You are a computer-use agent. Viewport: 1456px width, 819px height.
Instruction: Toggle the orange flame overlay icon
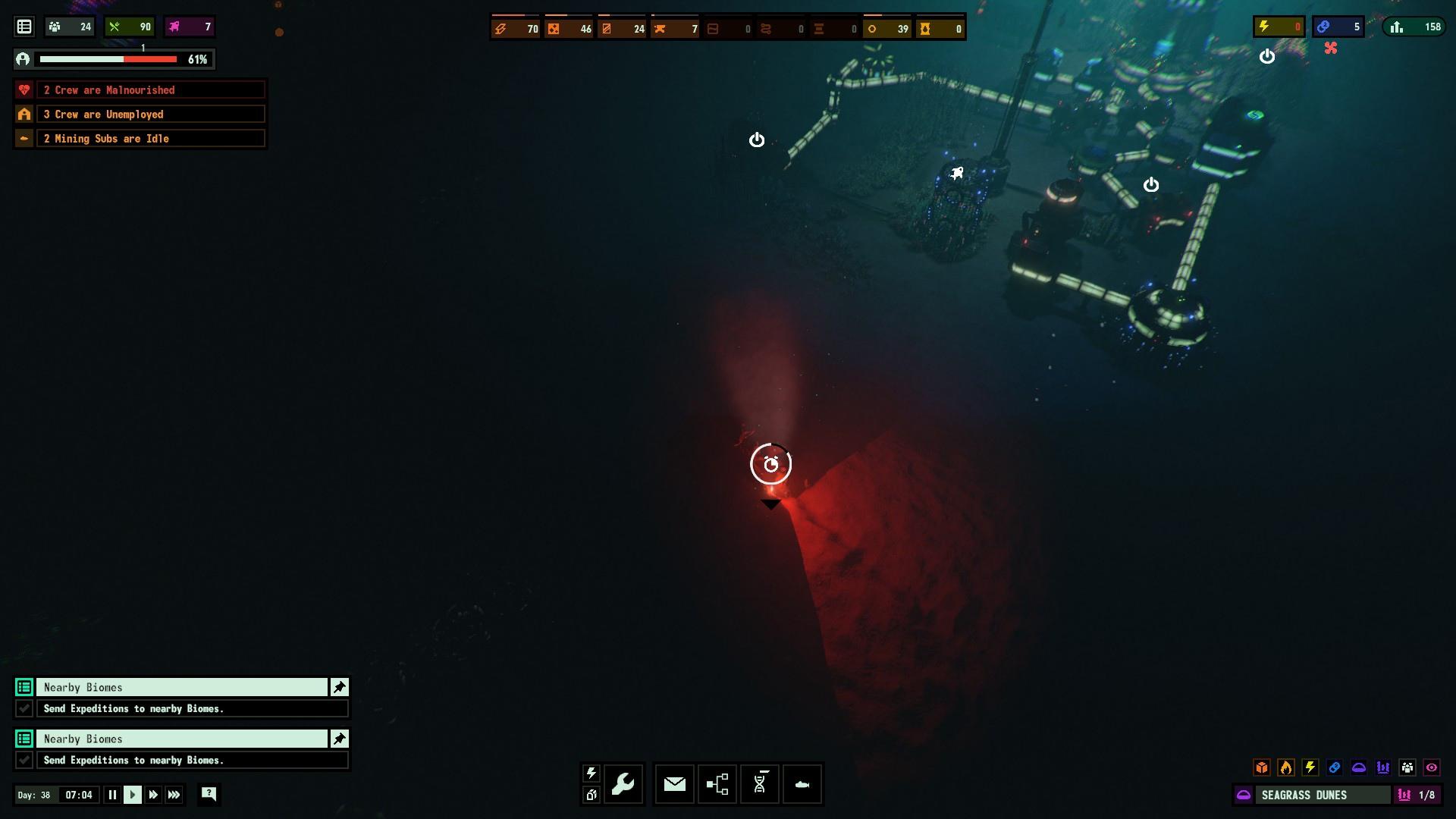coord(1286,767)
